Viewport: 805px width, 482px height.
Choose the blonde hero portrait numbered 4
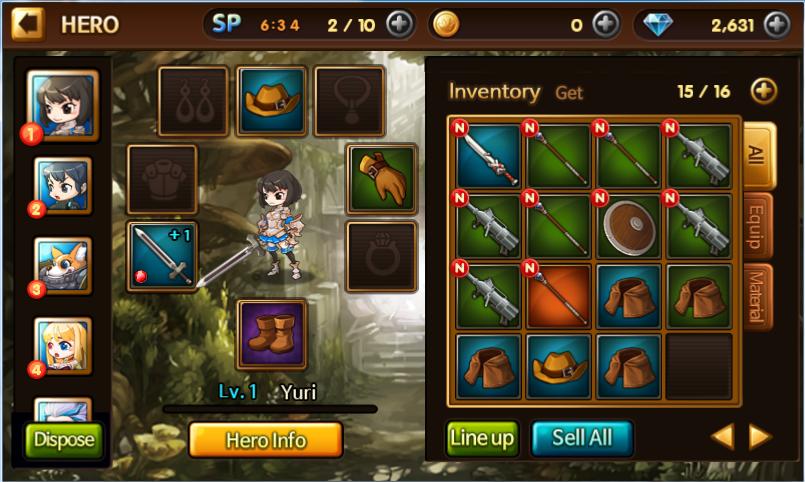point(63,345)
